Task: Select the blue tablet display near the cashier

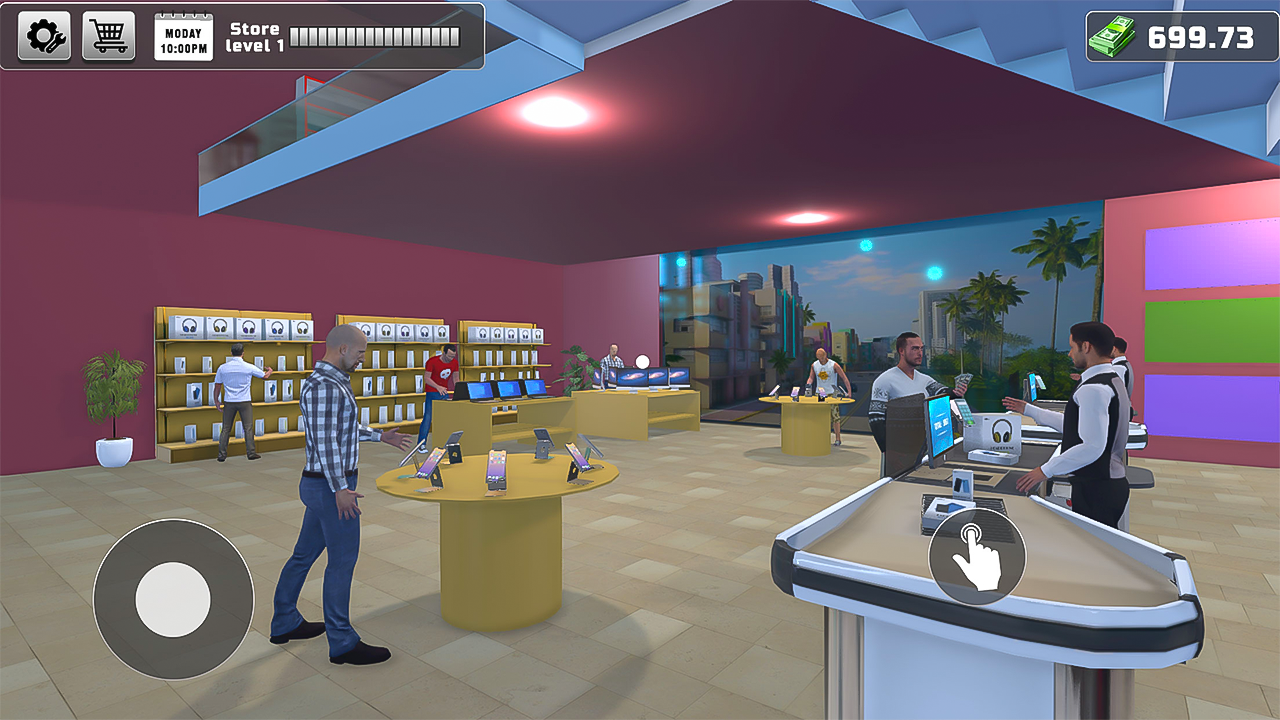Action: [1031, 385]
